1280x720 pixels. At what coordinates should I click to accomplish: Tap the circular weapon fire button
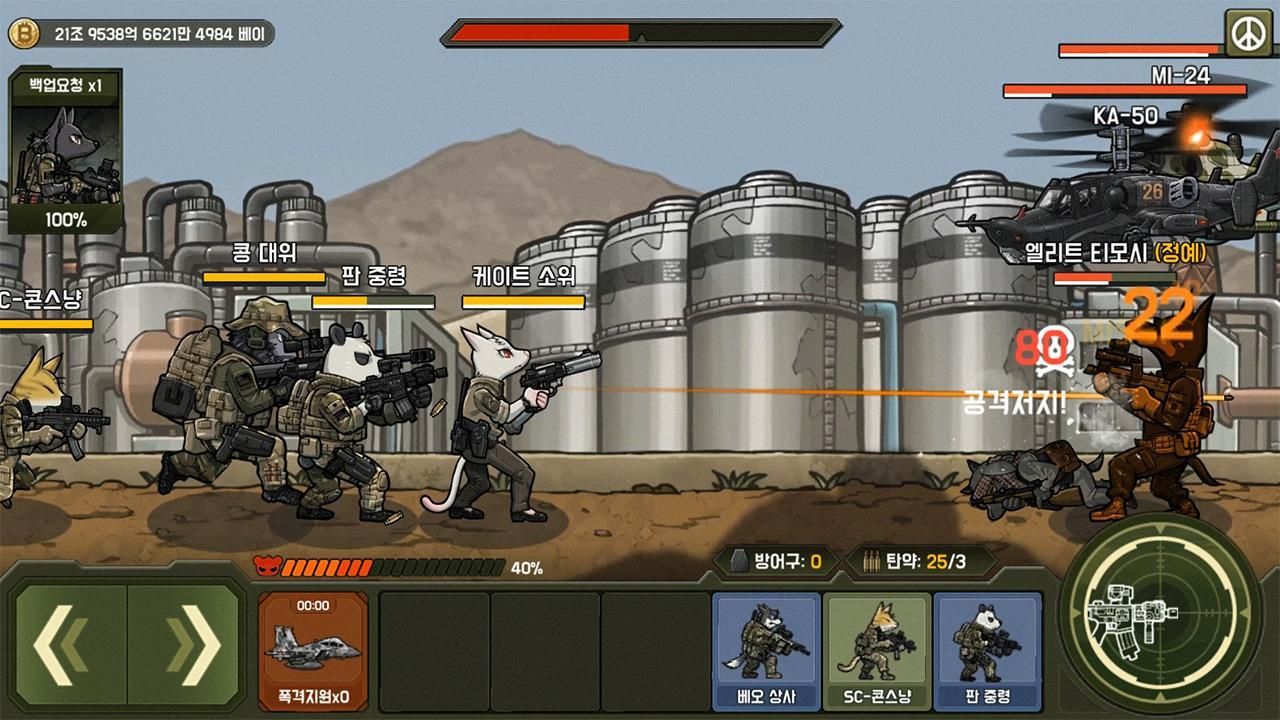[x=1160, y=612]
